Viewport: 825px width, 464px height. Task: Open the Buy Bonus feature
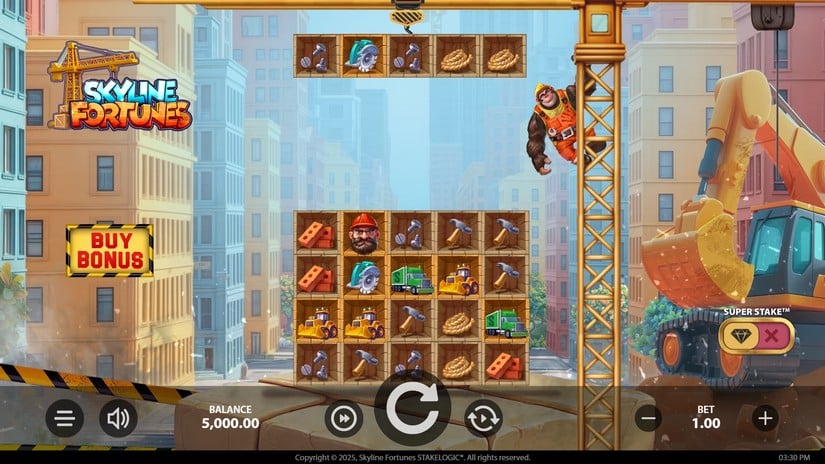tap(109, 250)
